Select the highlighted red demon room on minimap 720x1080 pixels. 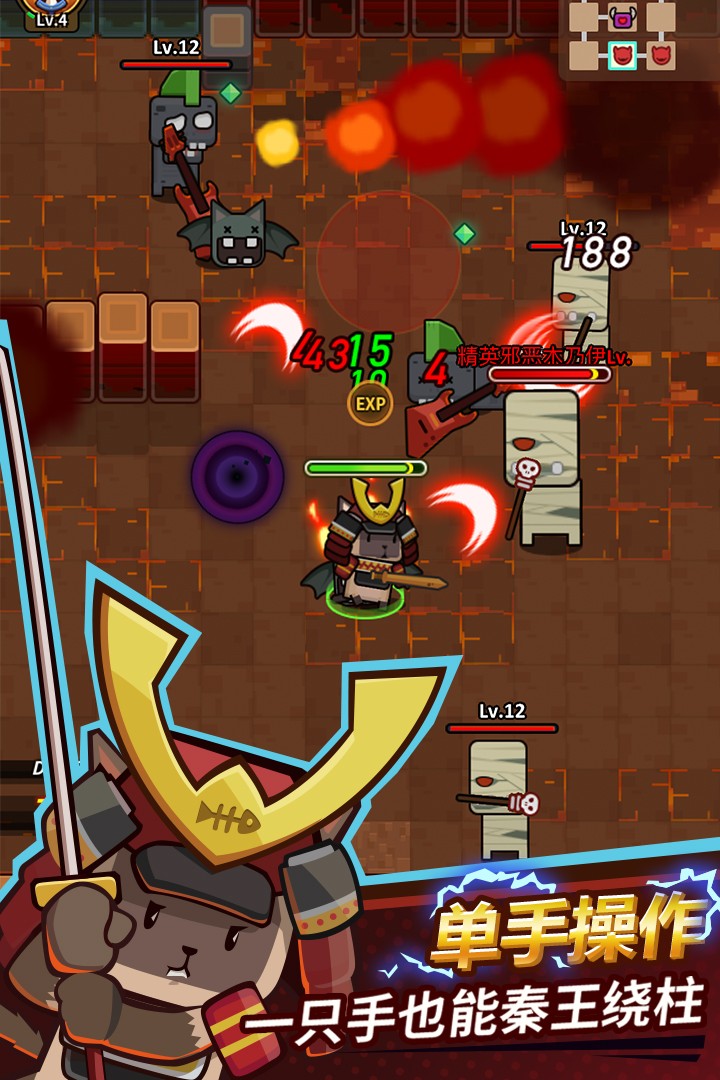click(x=622, y=55)
